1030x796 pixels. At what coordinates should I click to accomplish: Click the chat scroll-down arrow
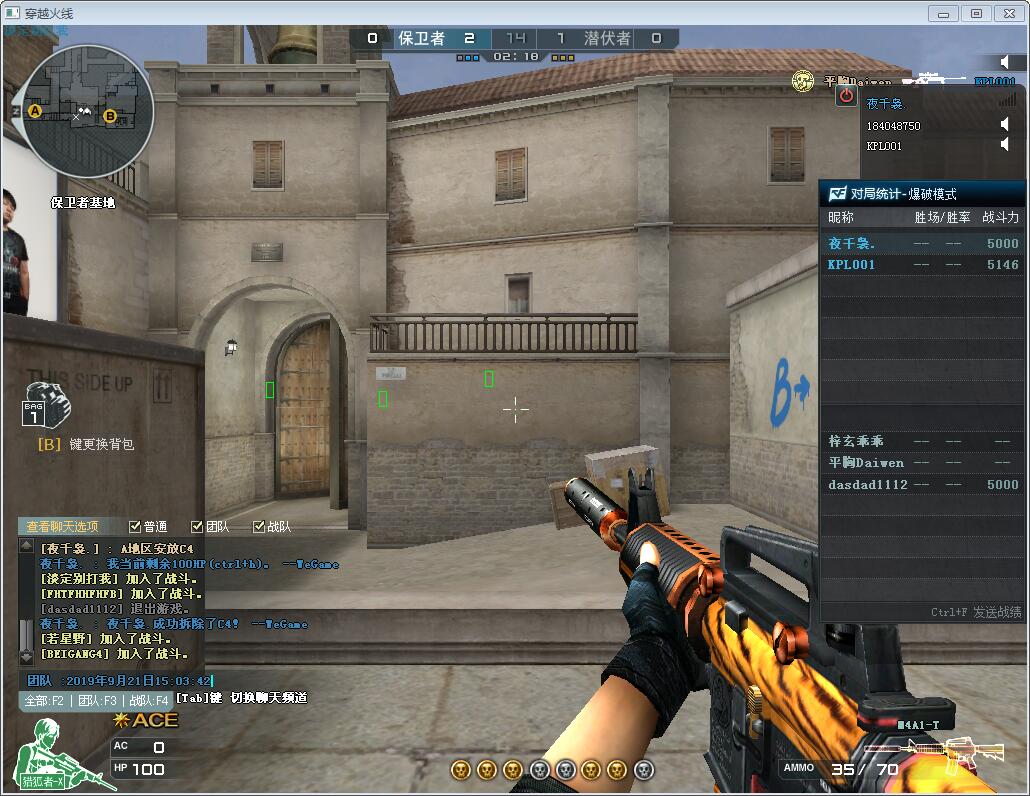[26, 656]
